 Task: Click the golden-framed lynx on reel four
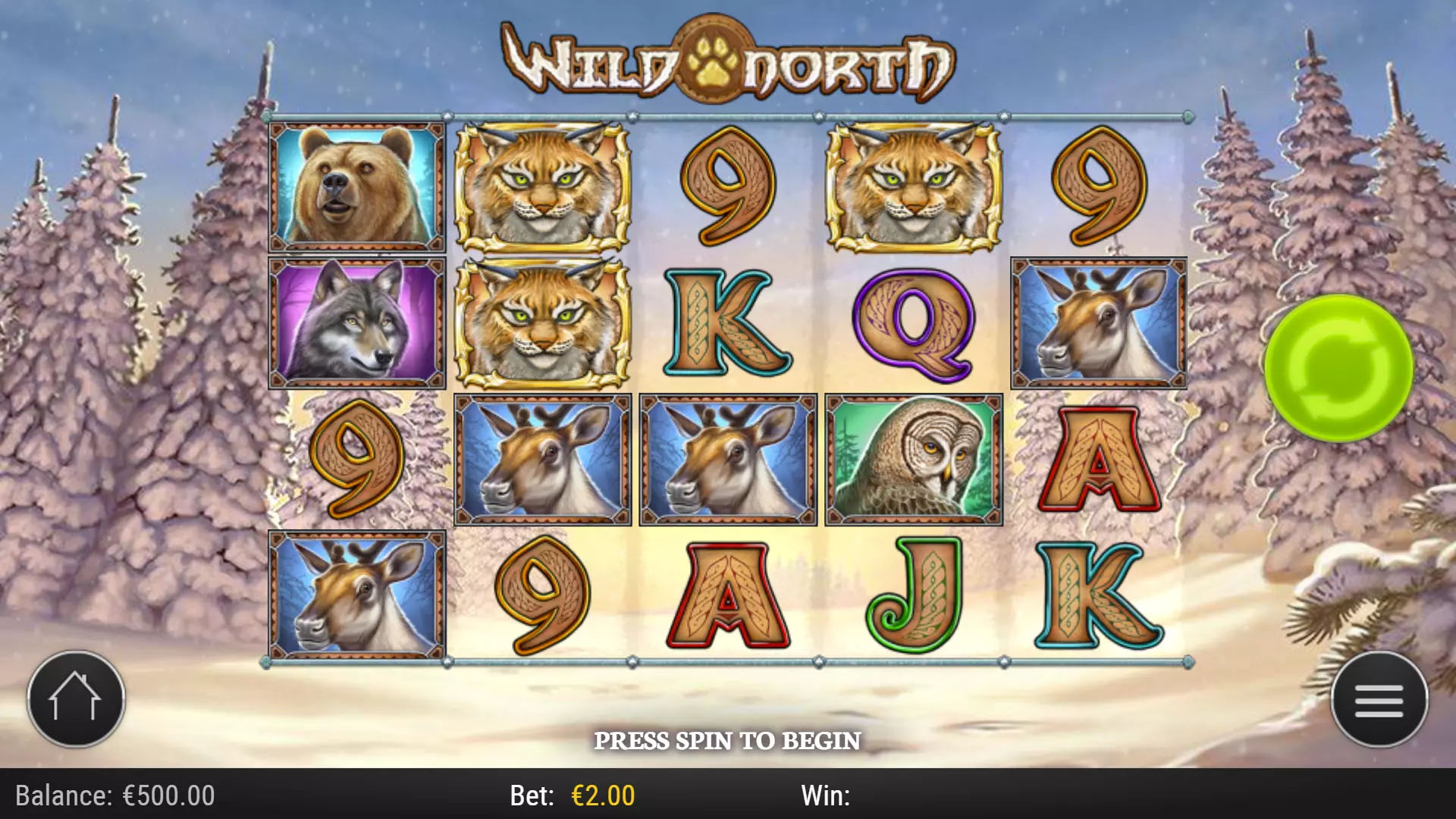(x=910, y=190)
